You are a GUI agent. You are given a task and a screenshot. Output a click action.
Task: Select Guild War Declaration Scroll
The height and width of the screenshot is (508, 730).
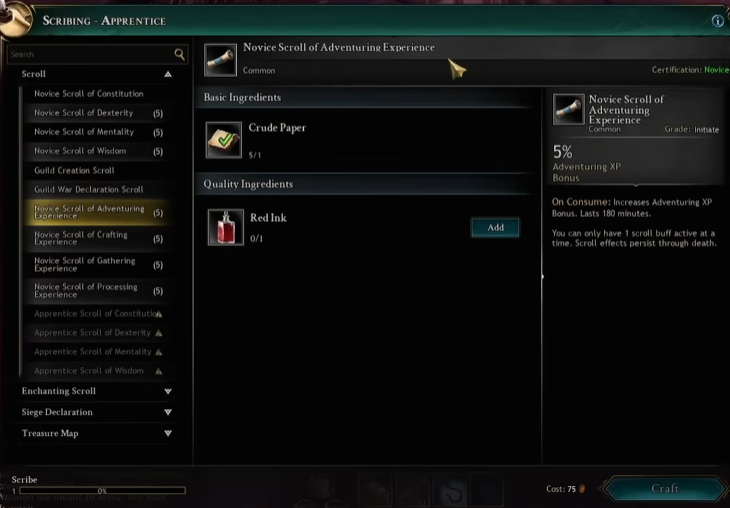pos(89,189)
